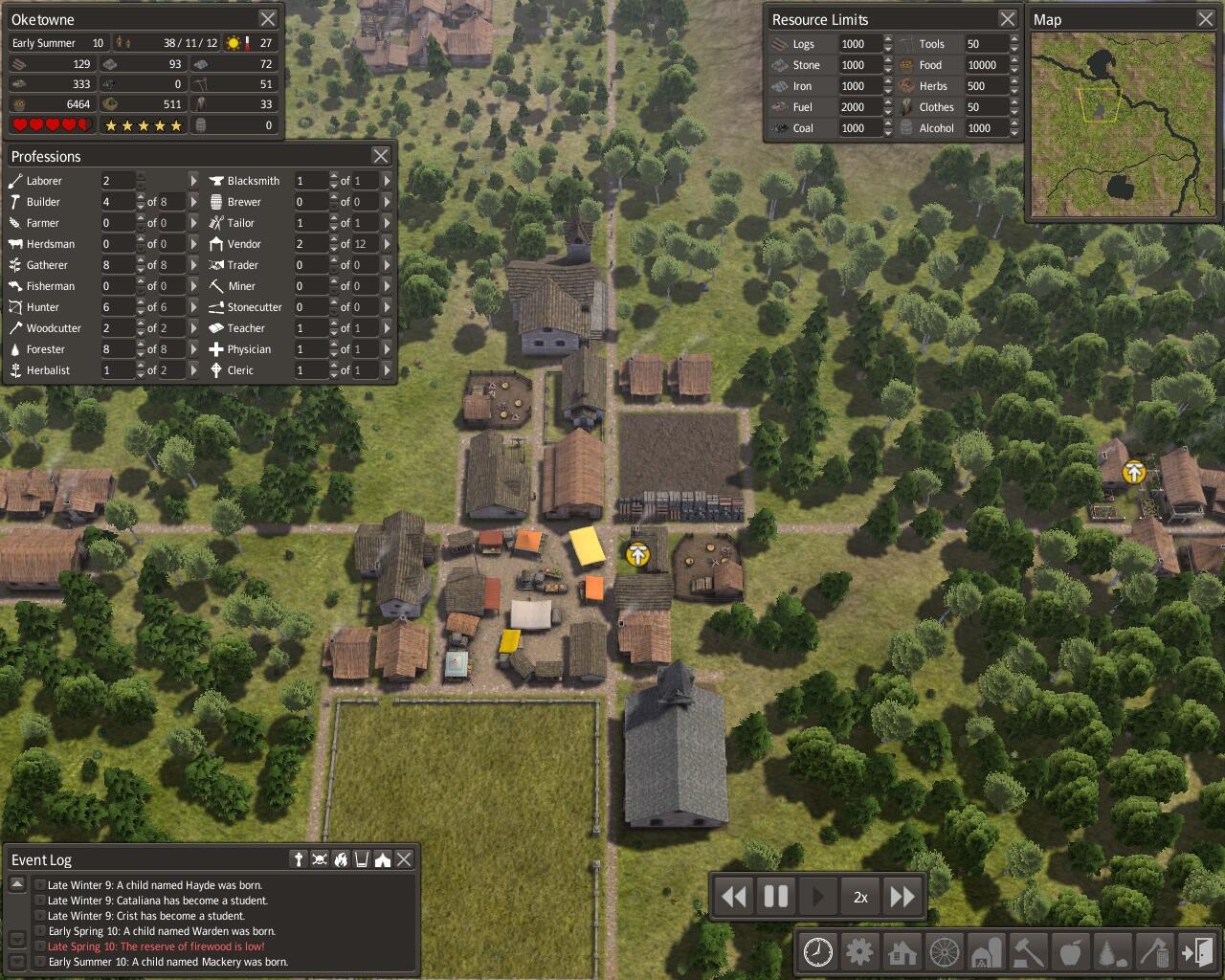Show Builder profession locations with arrow button
The image size is (1225, 980).
tap(193, 202)
